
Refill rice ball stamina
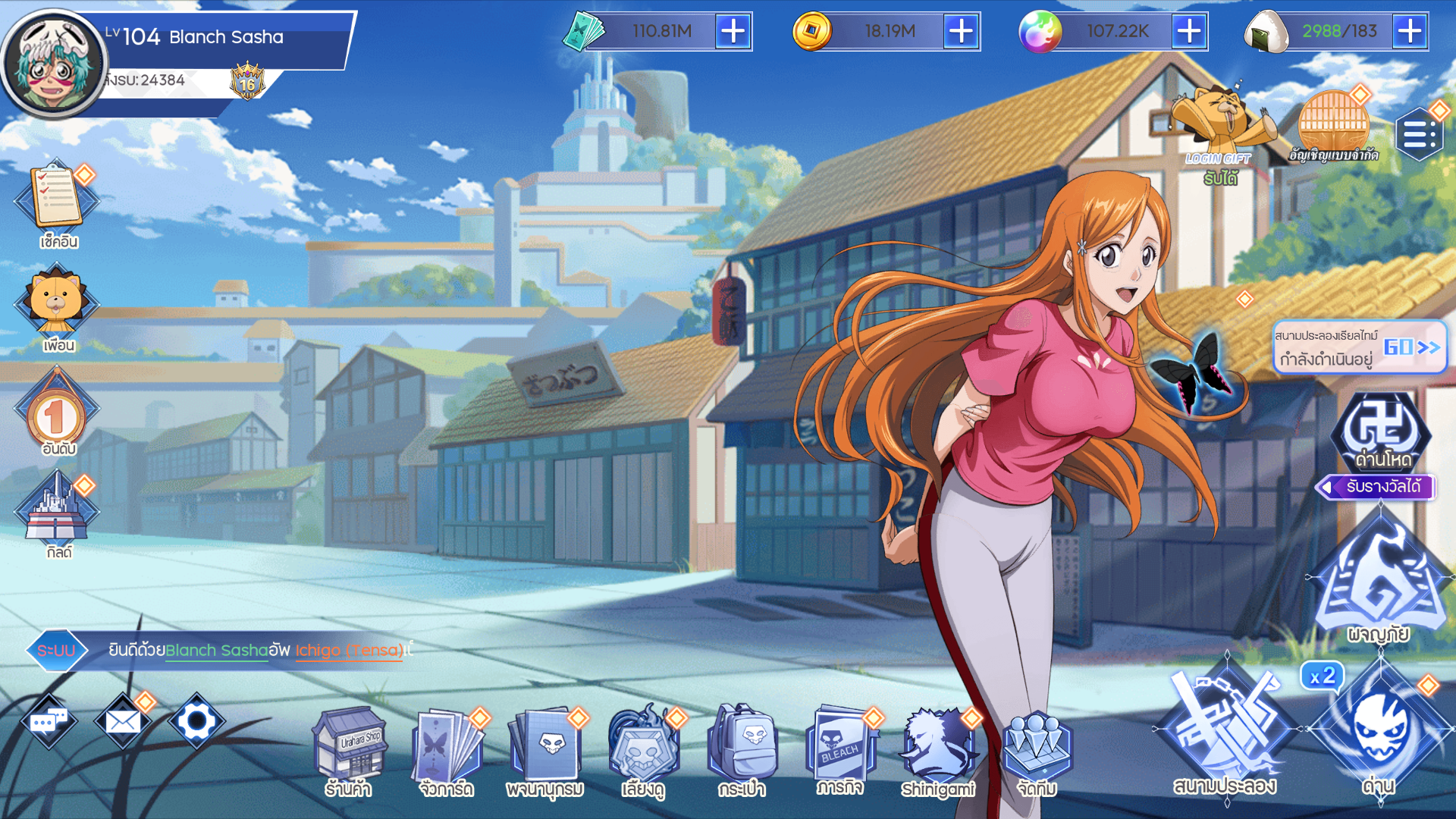1410,32
